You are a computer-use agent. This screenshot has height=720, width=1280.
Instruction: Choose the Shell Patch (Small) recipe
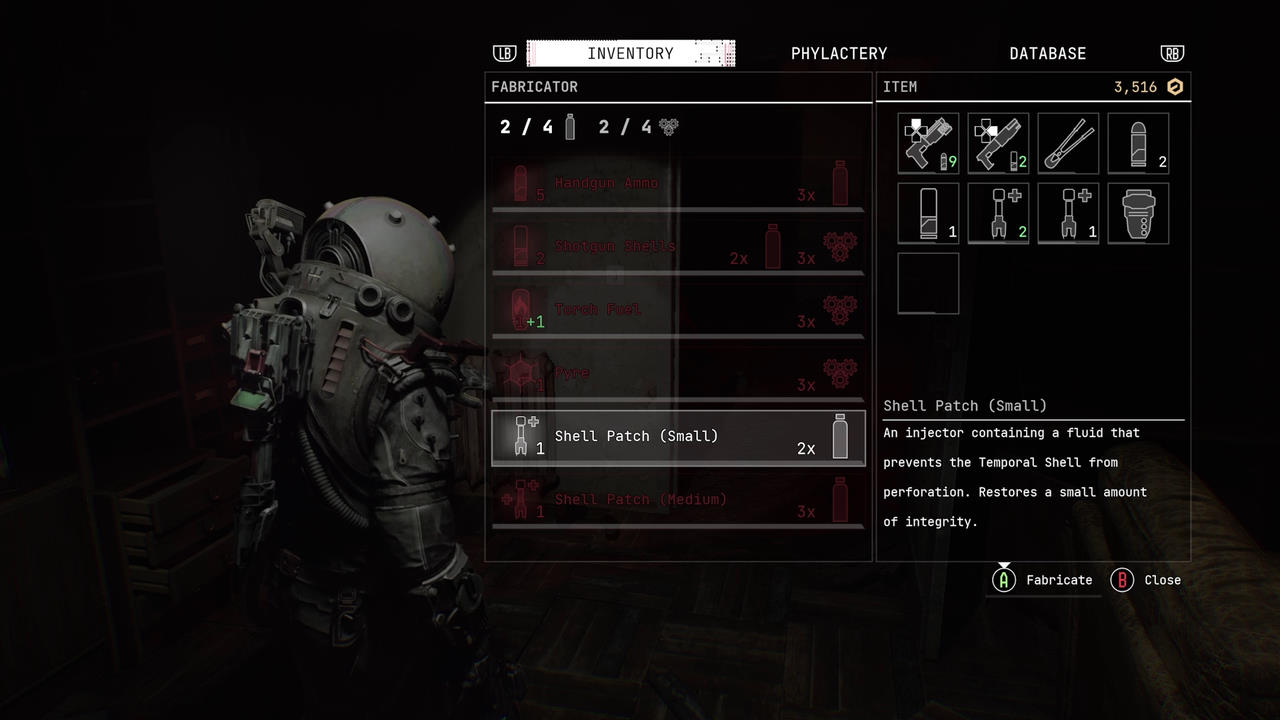tap(678, 437)
